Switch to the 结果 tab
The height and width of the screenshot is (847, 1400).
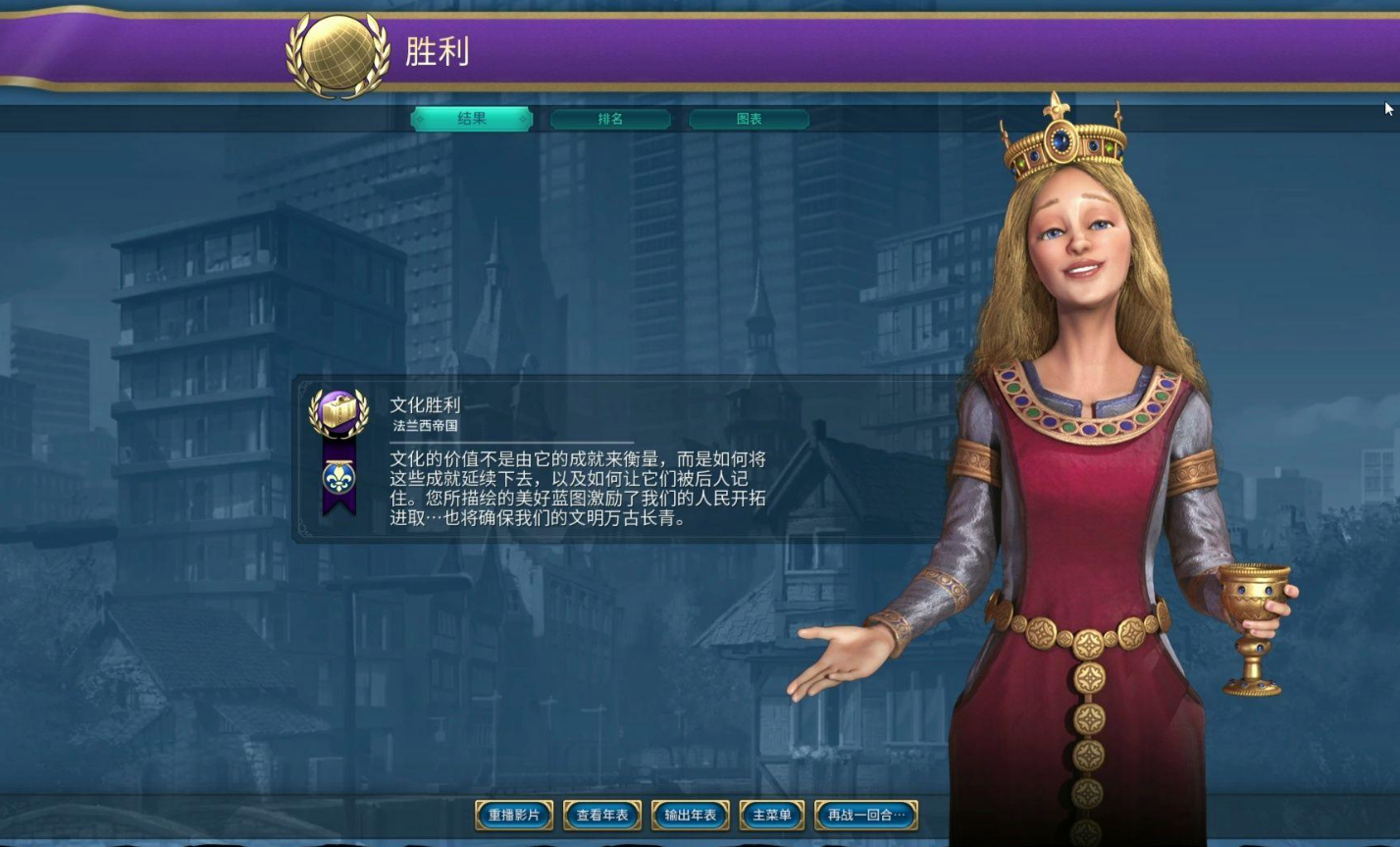point(472,119)
